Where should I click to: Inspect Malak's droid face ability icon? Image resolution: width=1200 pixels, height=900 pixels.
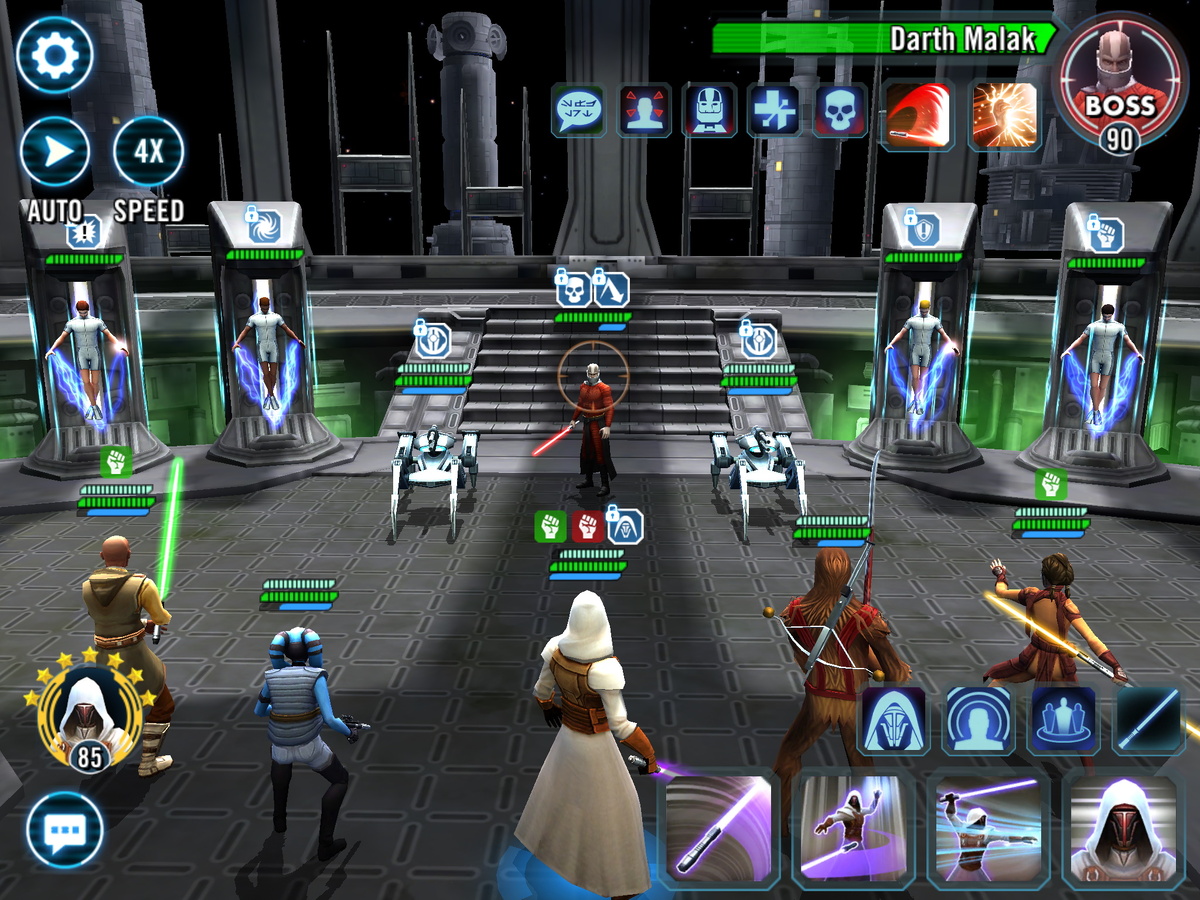click(x=710, y=110)
